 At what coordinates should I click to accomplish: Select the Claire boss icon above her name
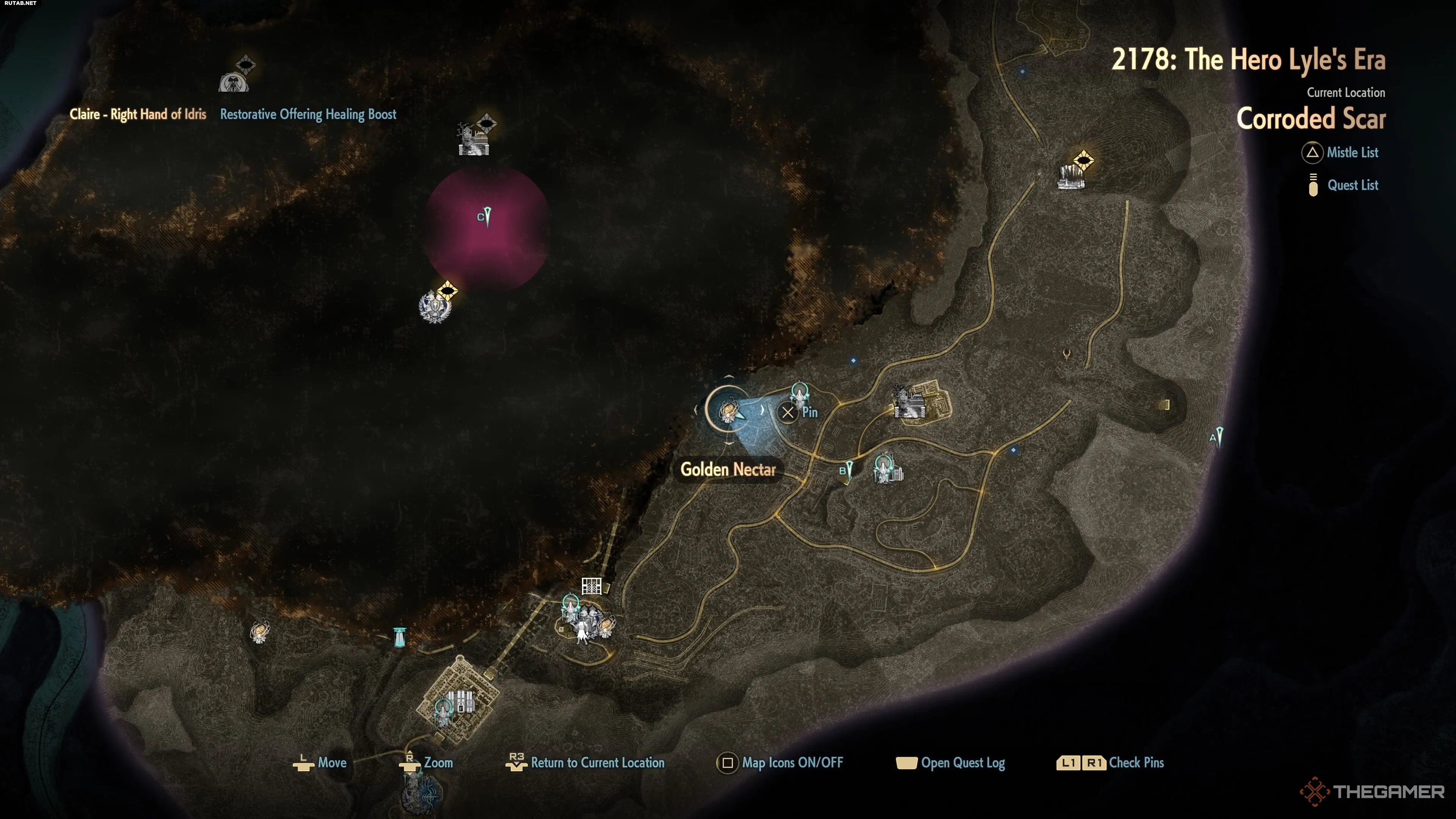pyautogui.click(x=233, y=83)
